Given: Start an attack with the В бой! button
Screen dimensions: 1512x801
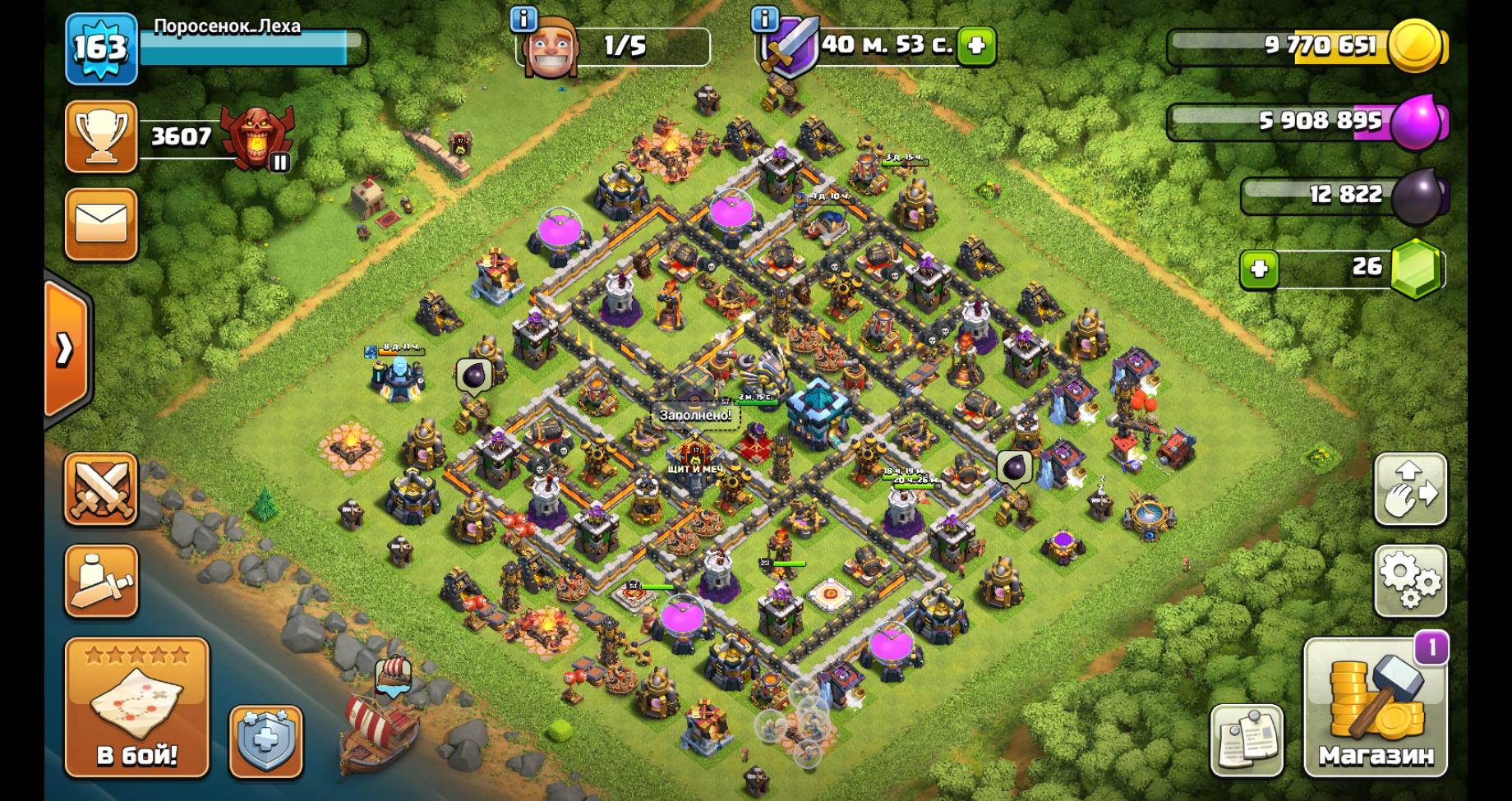Looking at the screenshot, I should point(136,707).
